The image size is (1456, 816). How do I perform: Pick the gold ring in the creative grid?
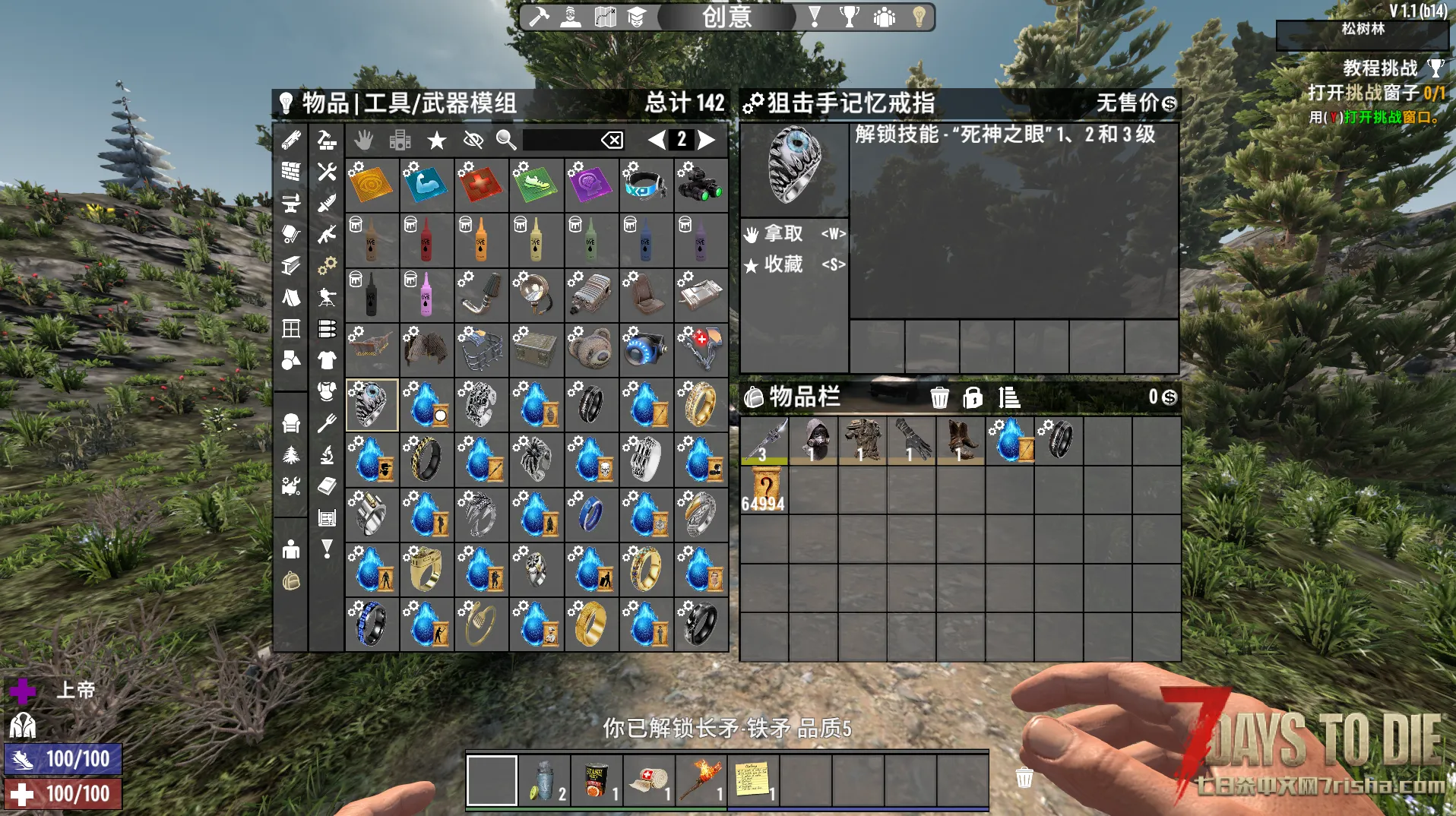click(700, 404)
